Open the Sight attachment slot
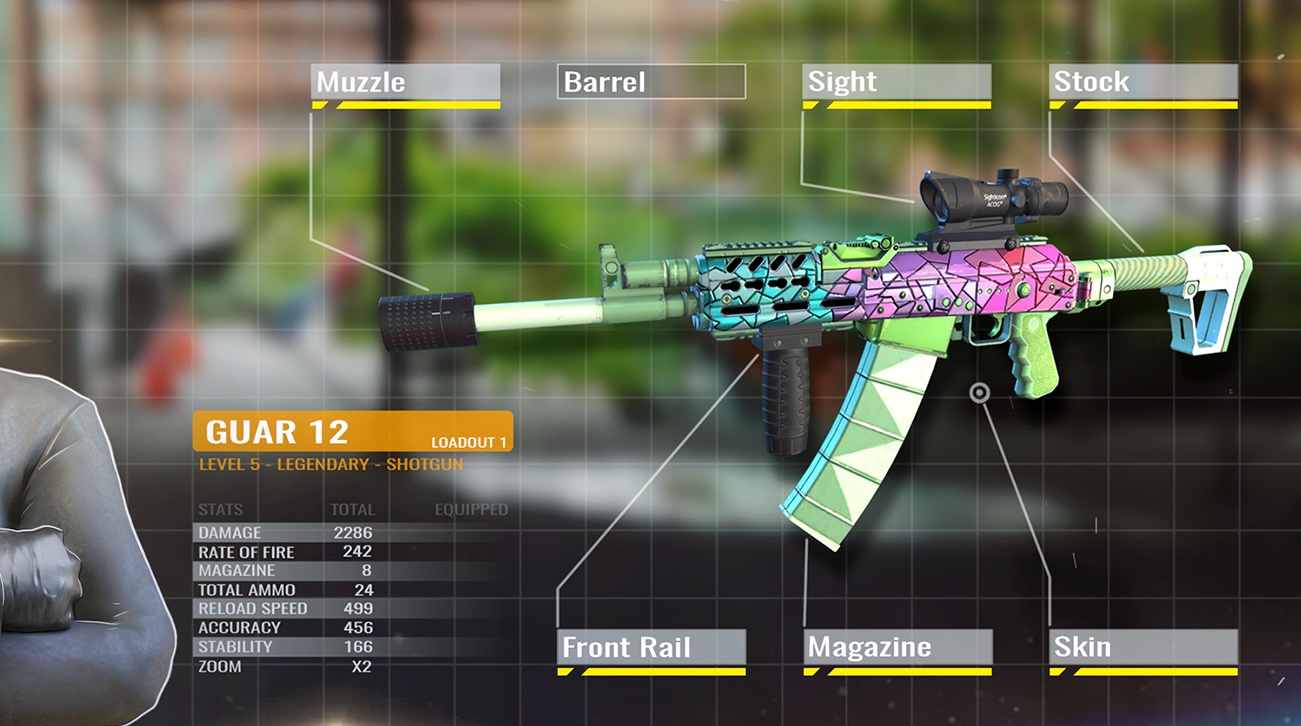This screenshot has height=726, width=1301. click(x=895, y=82)
